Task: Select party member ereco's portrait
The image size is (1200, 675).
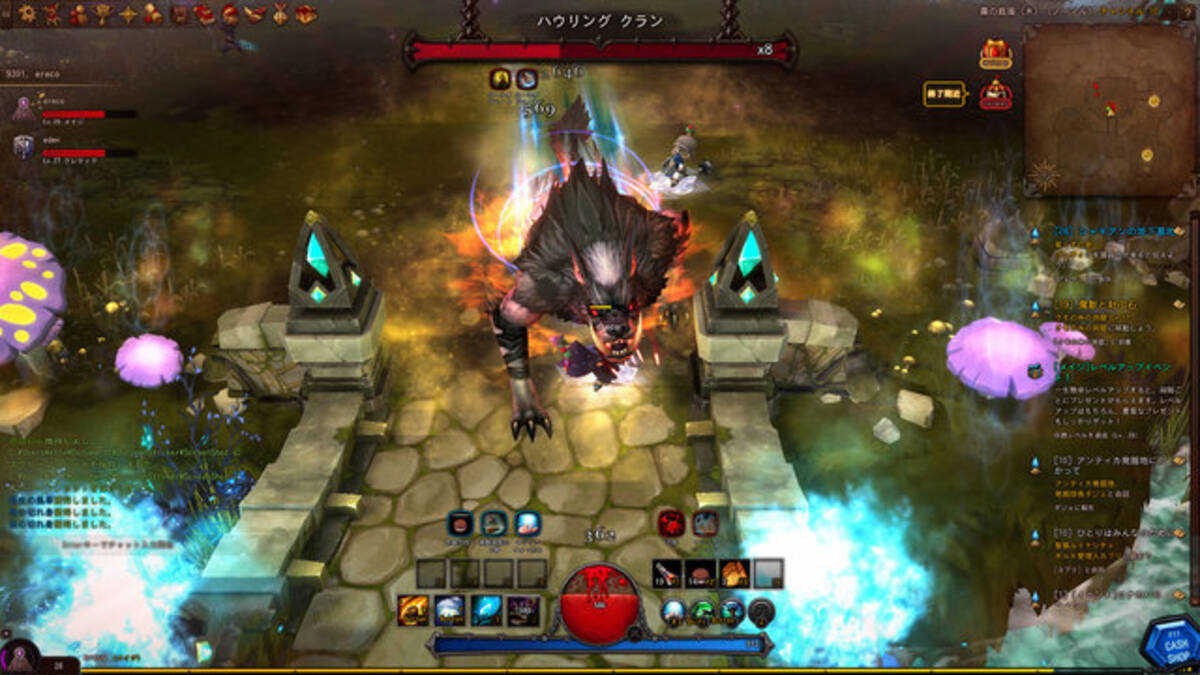Action: 23,107
